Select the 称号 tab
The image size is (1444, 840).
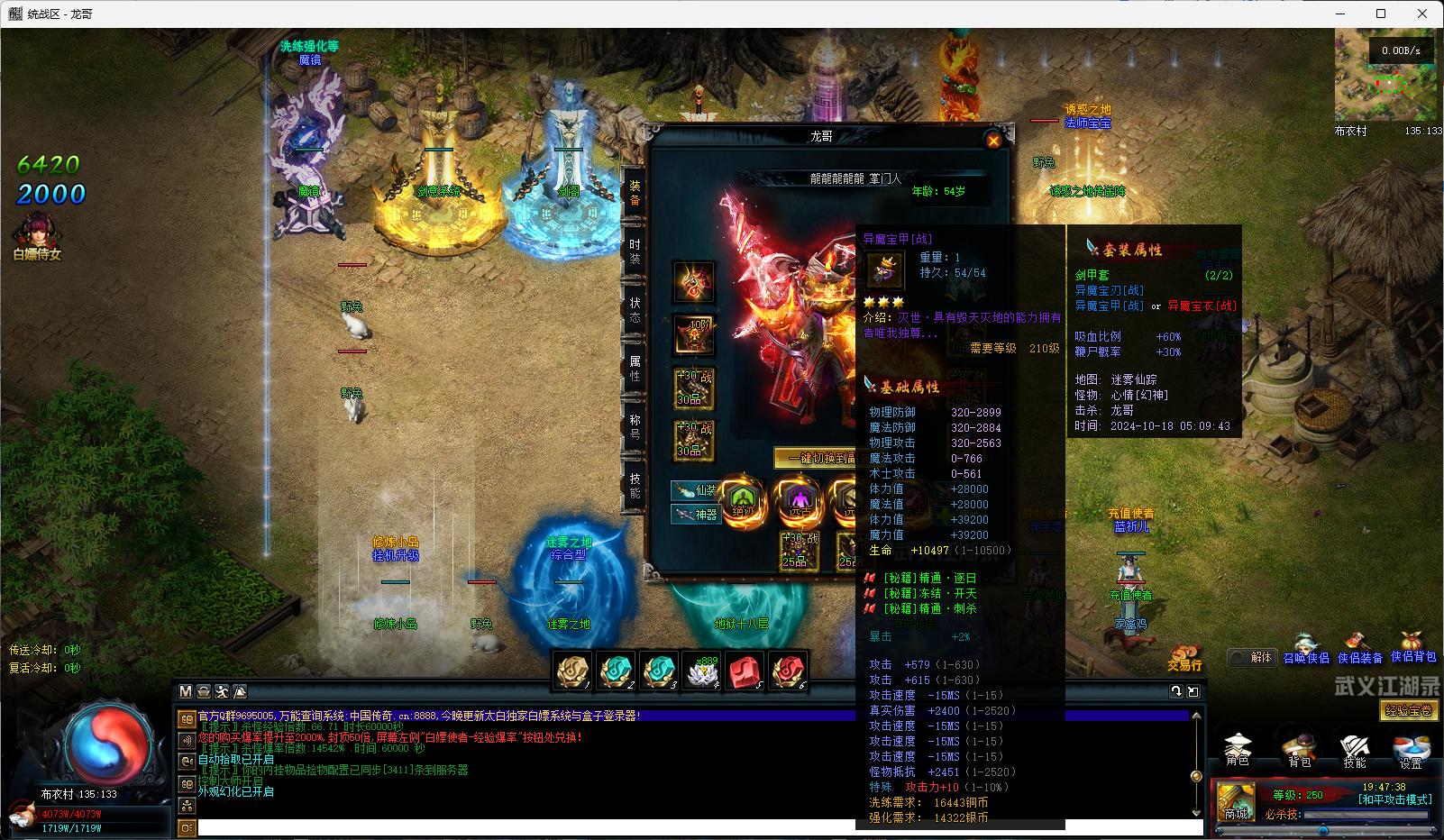tap(635, 426)
